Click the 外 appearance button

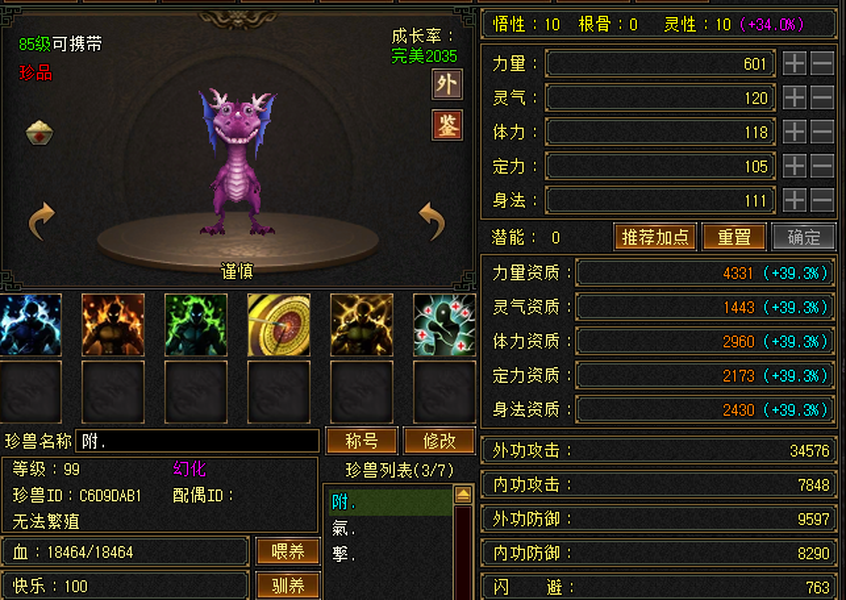pyautogui.click(x=446, y=85)
